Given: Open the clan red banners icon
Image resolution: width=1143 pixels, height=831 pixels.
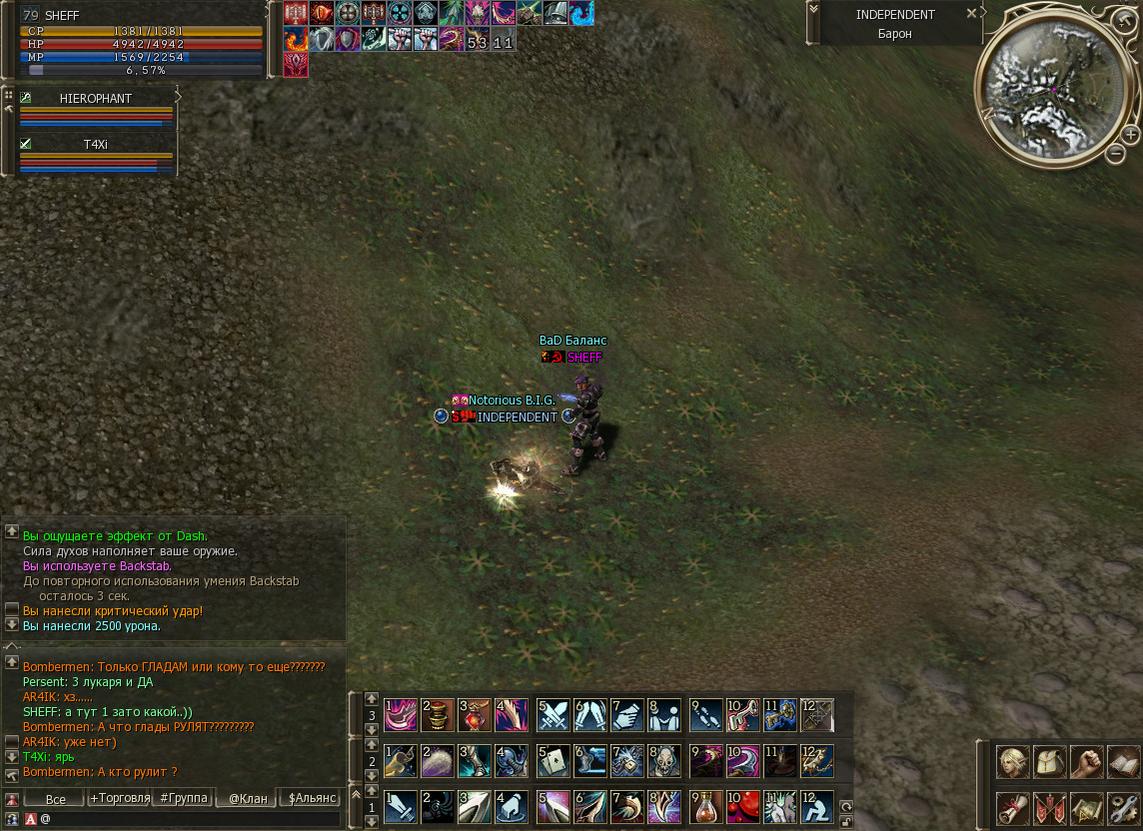Looking at the screenshot, I should click(x=1049, y=806).
